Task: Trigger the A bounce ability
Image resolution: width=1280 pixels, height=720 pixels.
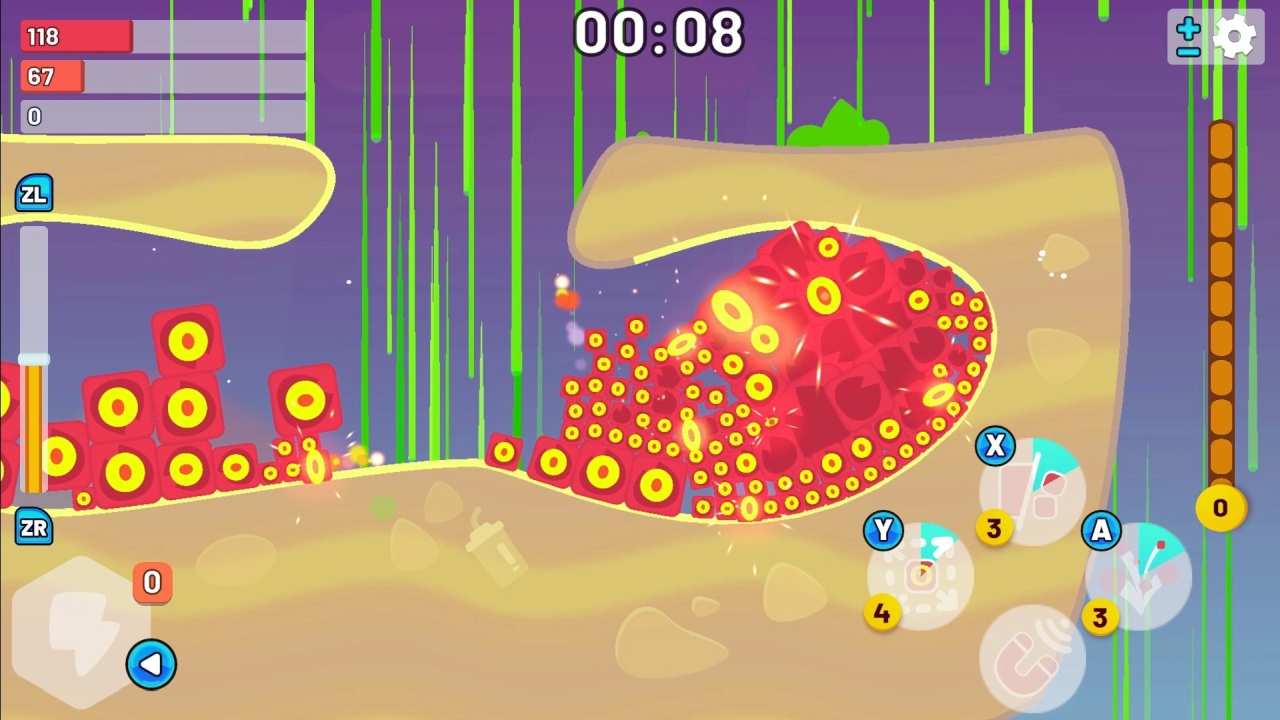Action: click(1138, 577)
